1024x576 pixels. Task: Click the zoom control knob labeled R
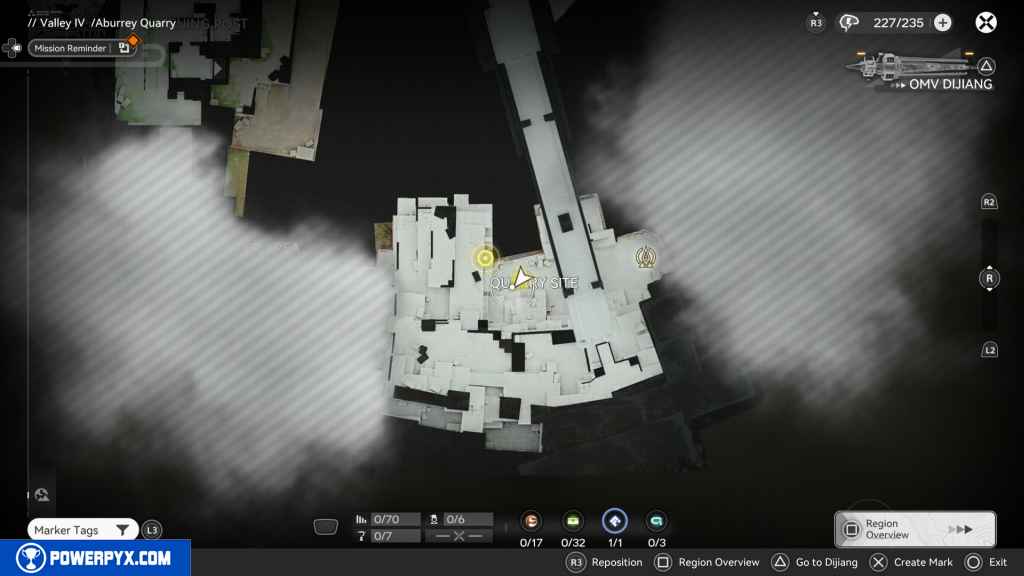pyautogui.click(x=989, y=278)
